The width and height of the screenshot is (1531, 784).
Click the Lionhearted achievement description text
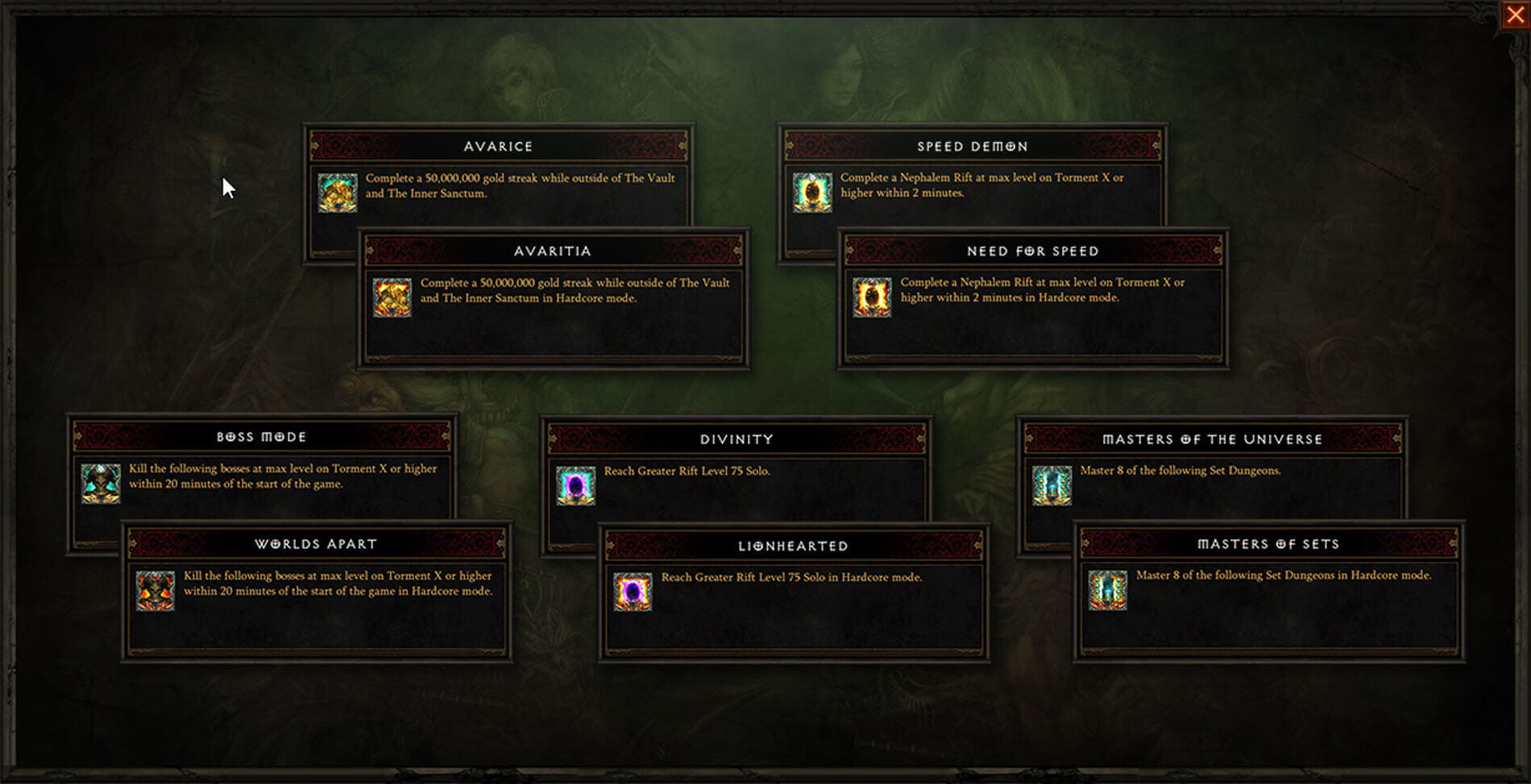pyautogui.click(x=790, y=577)
